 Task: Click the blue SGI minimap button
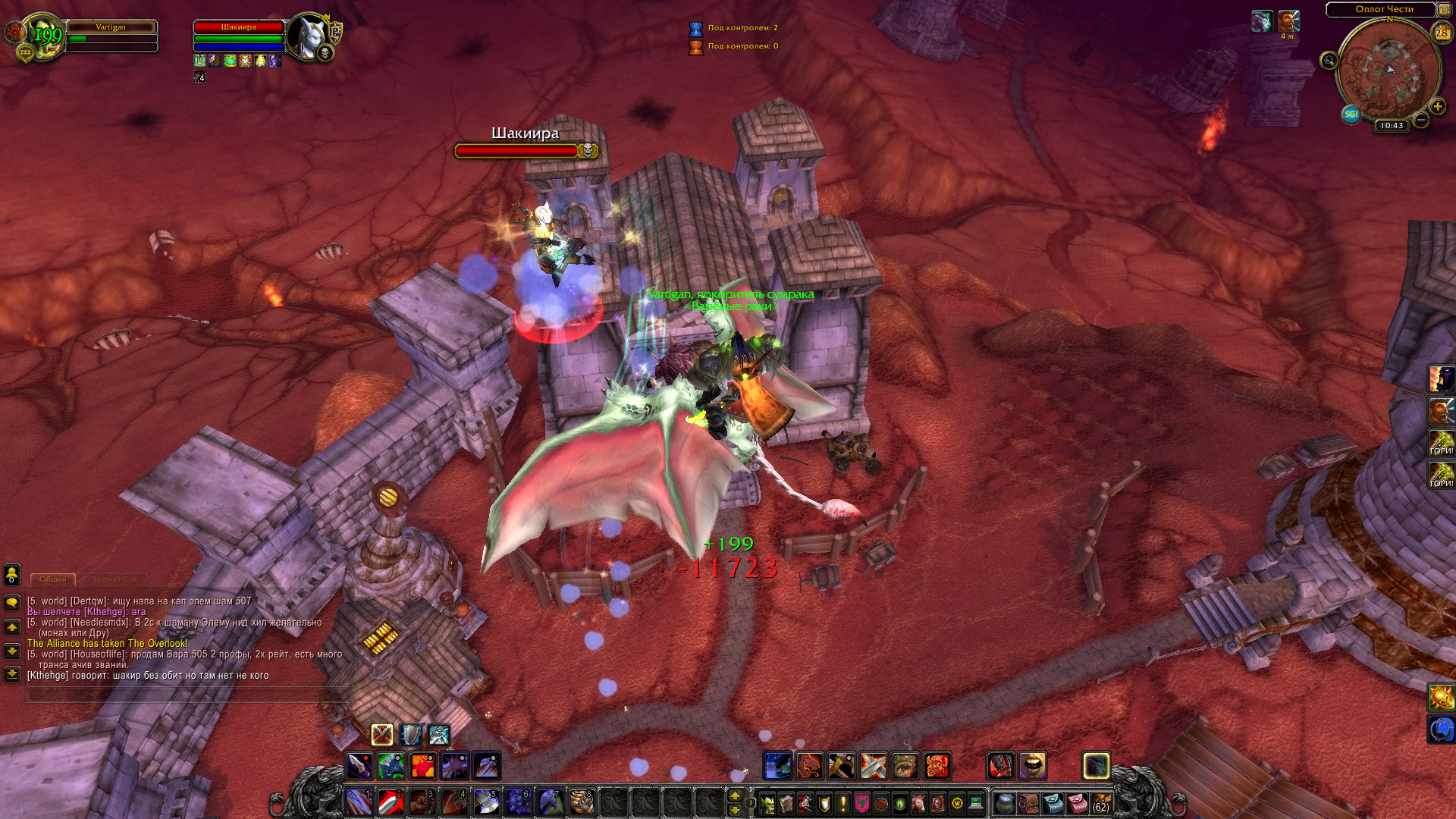[x=1351, y=115]
